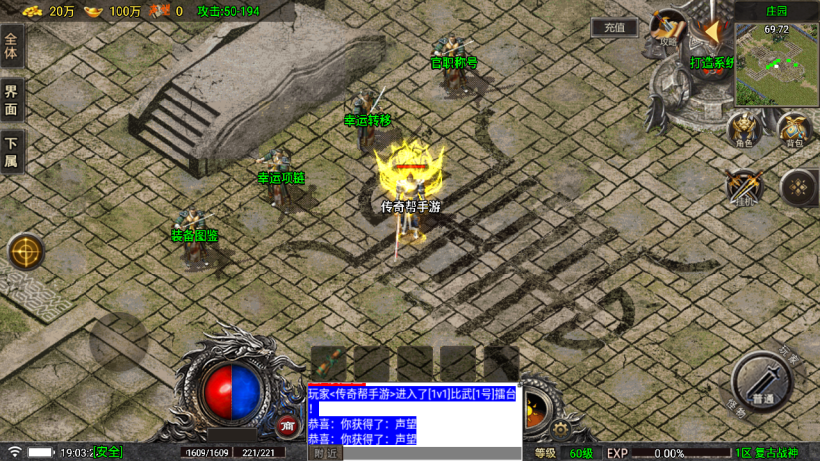820x461 pixels.
Task: Open the chat message log box
Action: (x=413, y=414)
